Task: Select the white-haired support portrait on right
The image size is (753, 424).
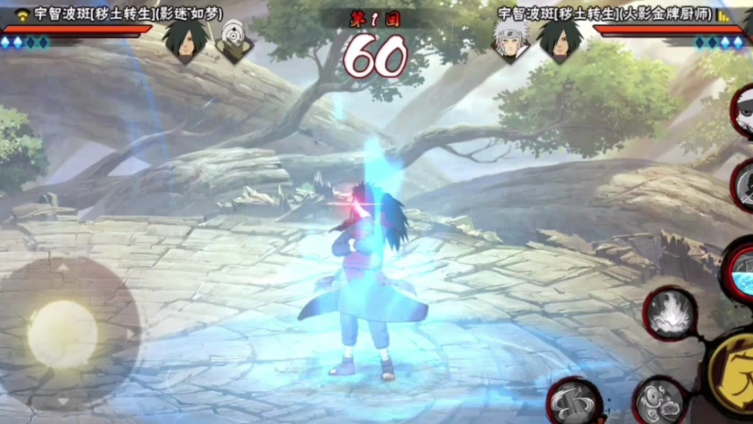Action: 512,40
